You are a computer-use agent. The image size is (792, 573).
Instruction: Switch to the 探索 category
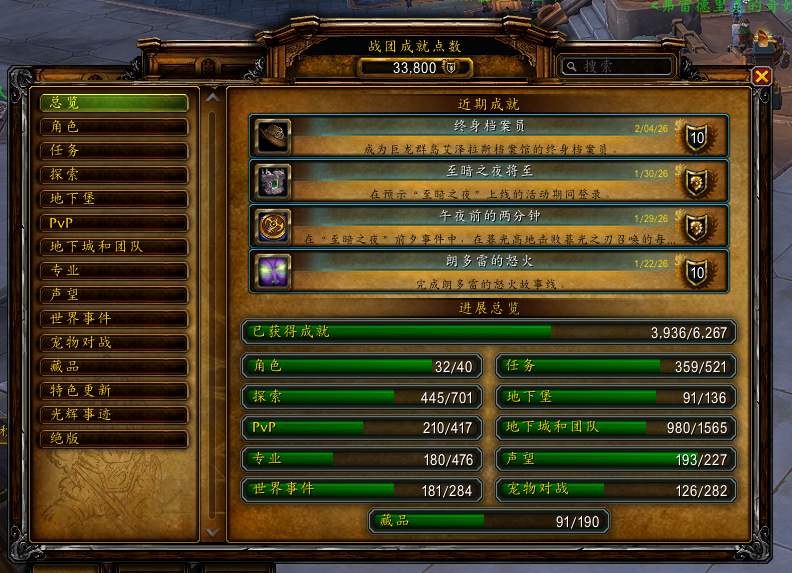point(113,175)
